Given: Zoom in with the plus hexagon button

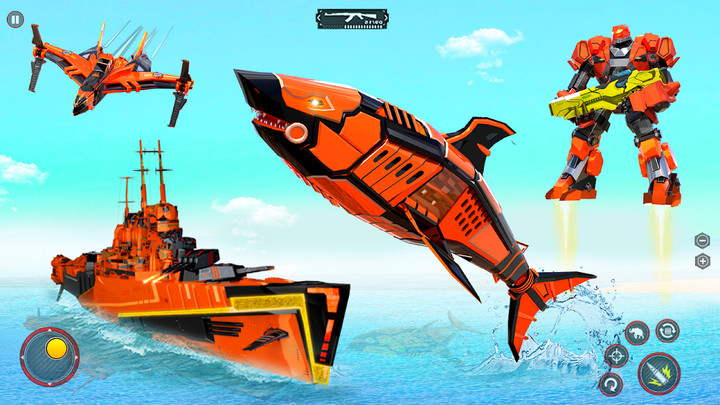Looking at the screenshot, I should (x=702, y=261).
